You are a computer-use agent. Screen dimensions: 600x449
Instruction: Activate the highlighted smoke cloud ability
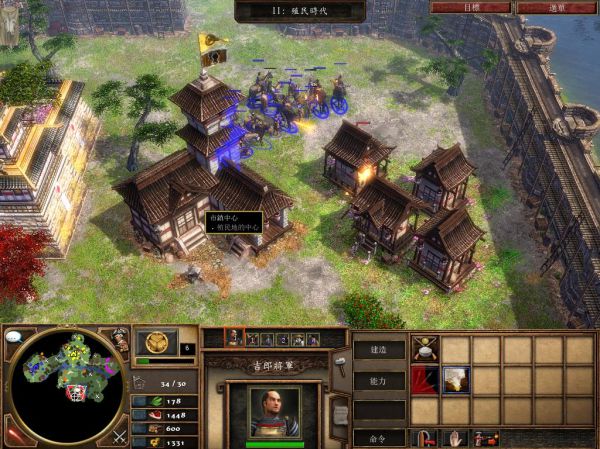click(456, 380)
